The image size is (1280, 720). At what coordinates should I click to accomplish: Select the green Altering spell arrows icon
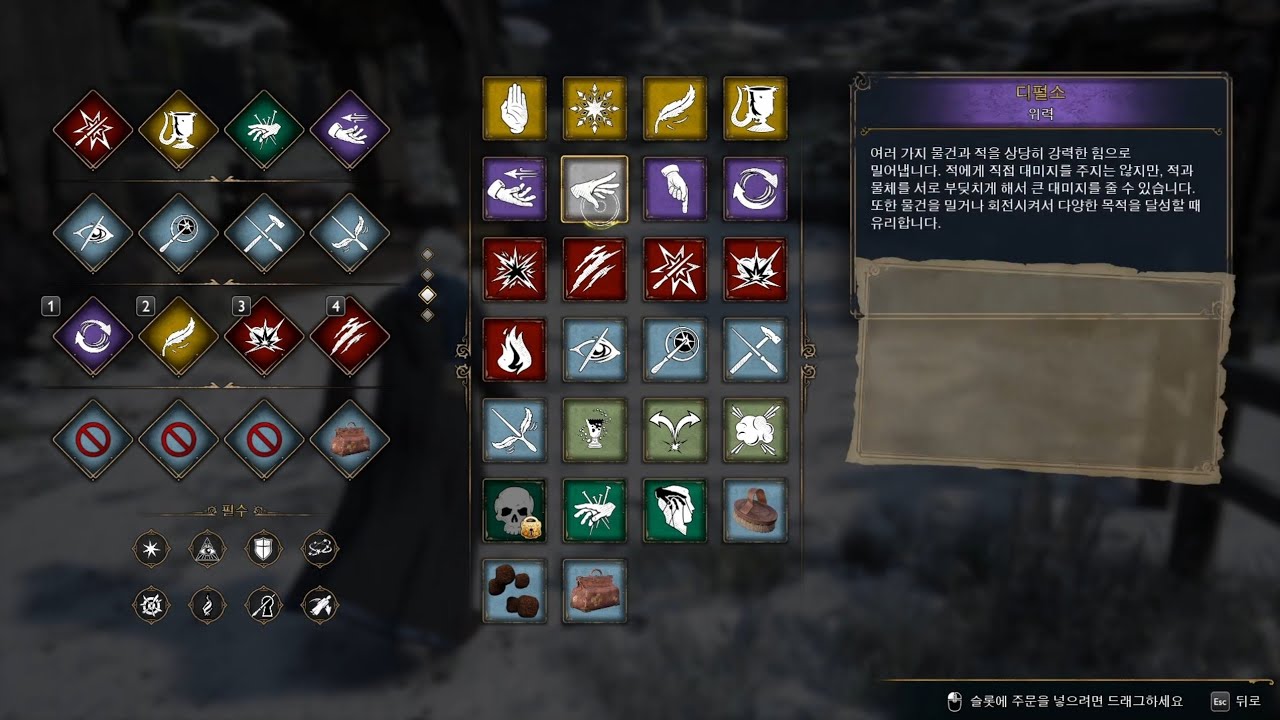point(675,430)
